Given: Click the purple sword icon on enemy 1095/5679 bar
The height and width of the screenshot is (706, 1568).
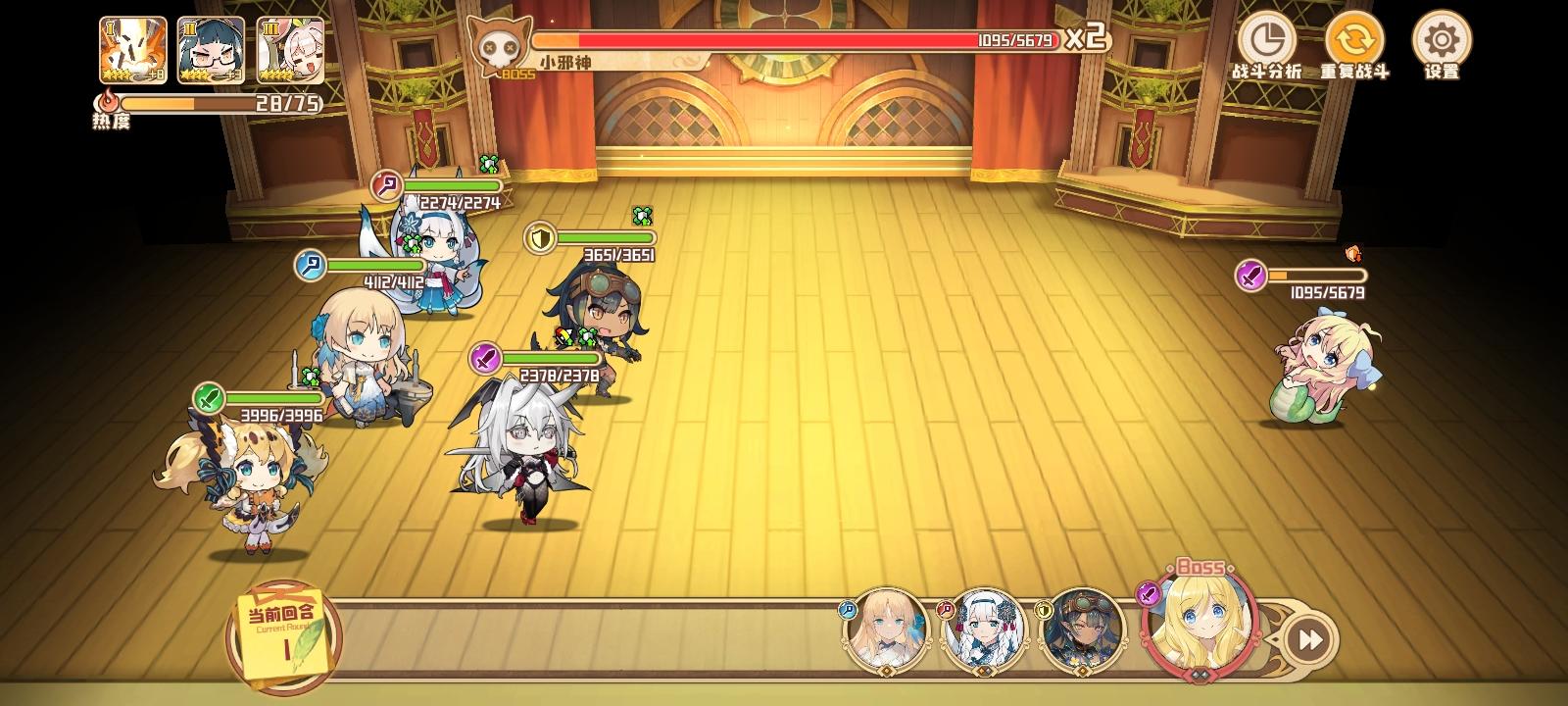Looking at the screenshot, I should [1250, 273].
